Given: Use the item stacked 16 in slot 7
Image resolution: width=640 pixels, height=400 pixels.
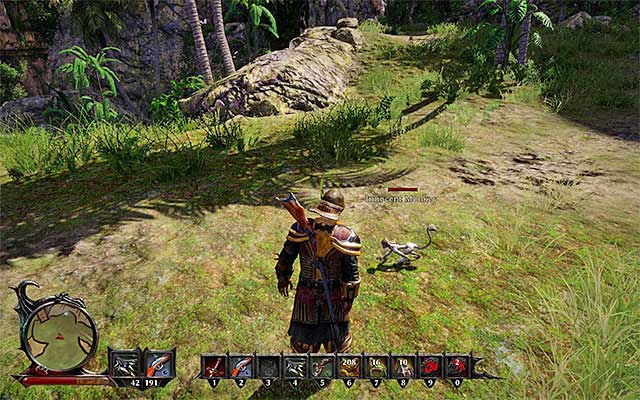Looking at the screenshot, I should (376, 367).
